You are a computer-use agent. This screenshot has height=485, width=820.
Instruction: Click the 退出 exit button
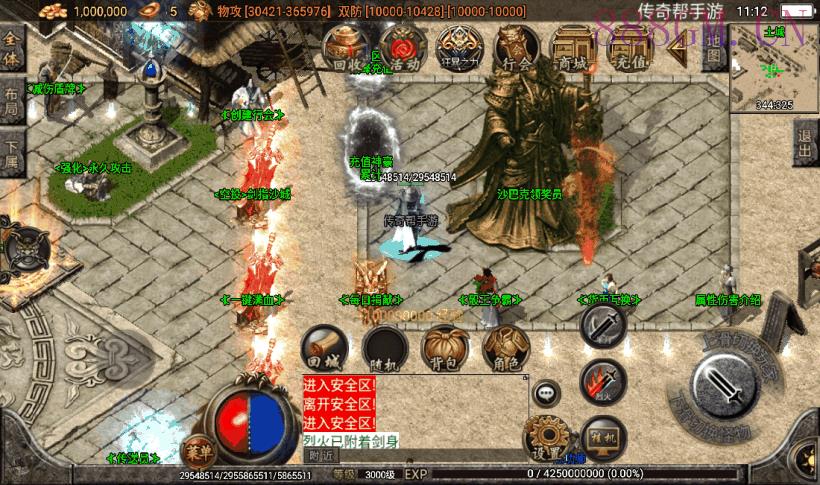click(806, 145)
